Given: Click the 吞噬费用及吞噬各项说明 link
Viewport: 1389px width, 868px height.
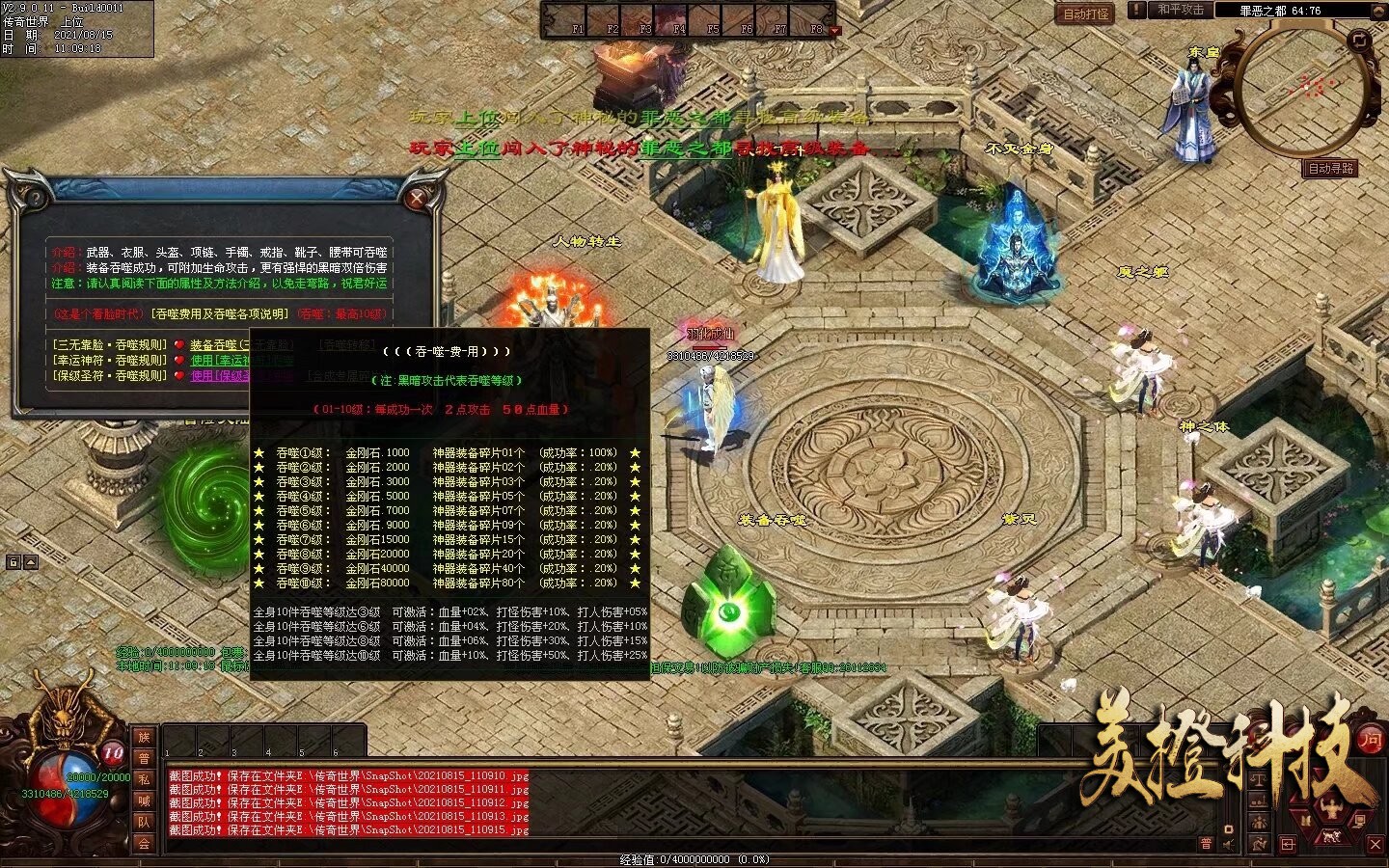Looking at the screenshot, I should point(220,314).
